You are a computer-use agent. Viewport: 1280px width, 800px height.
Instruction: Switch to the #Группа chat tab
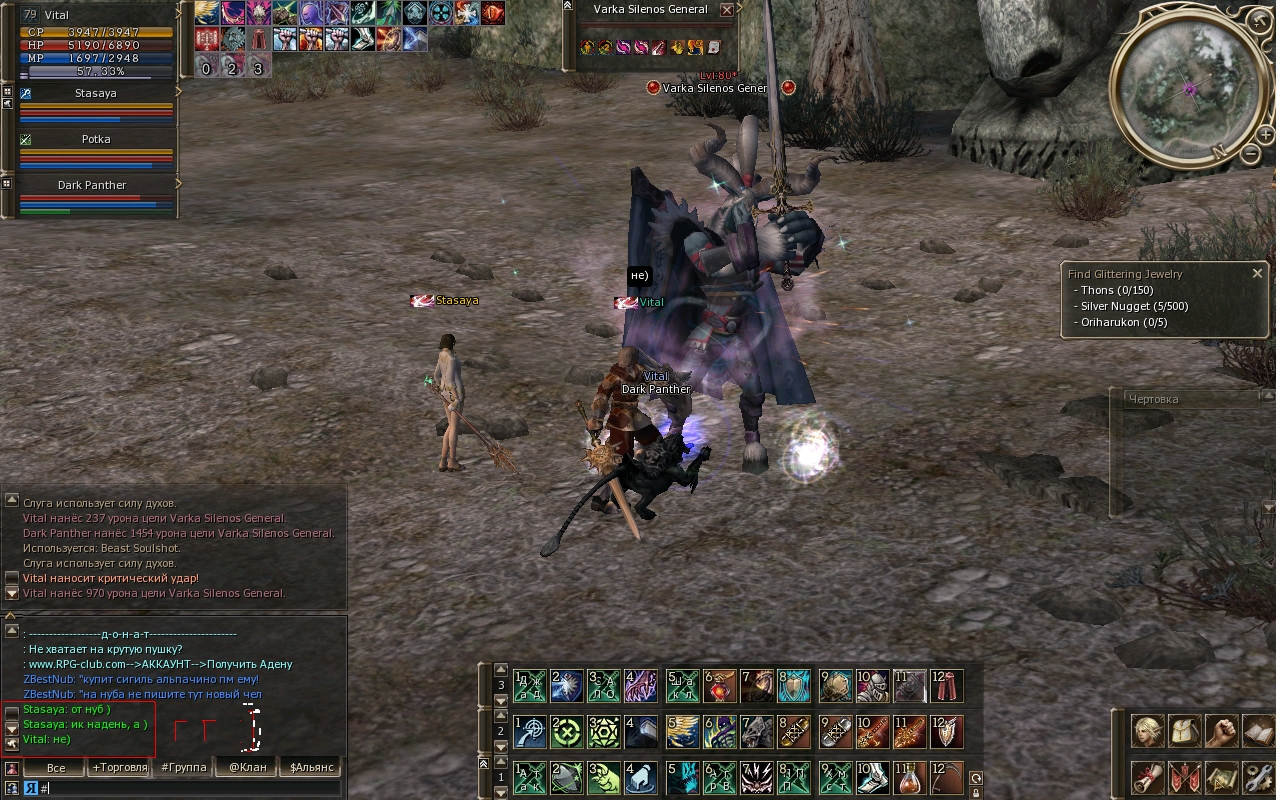[x=183, y=768]
